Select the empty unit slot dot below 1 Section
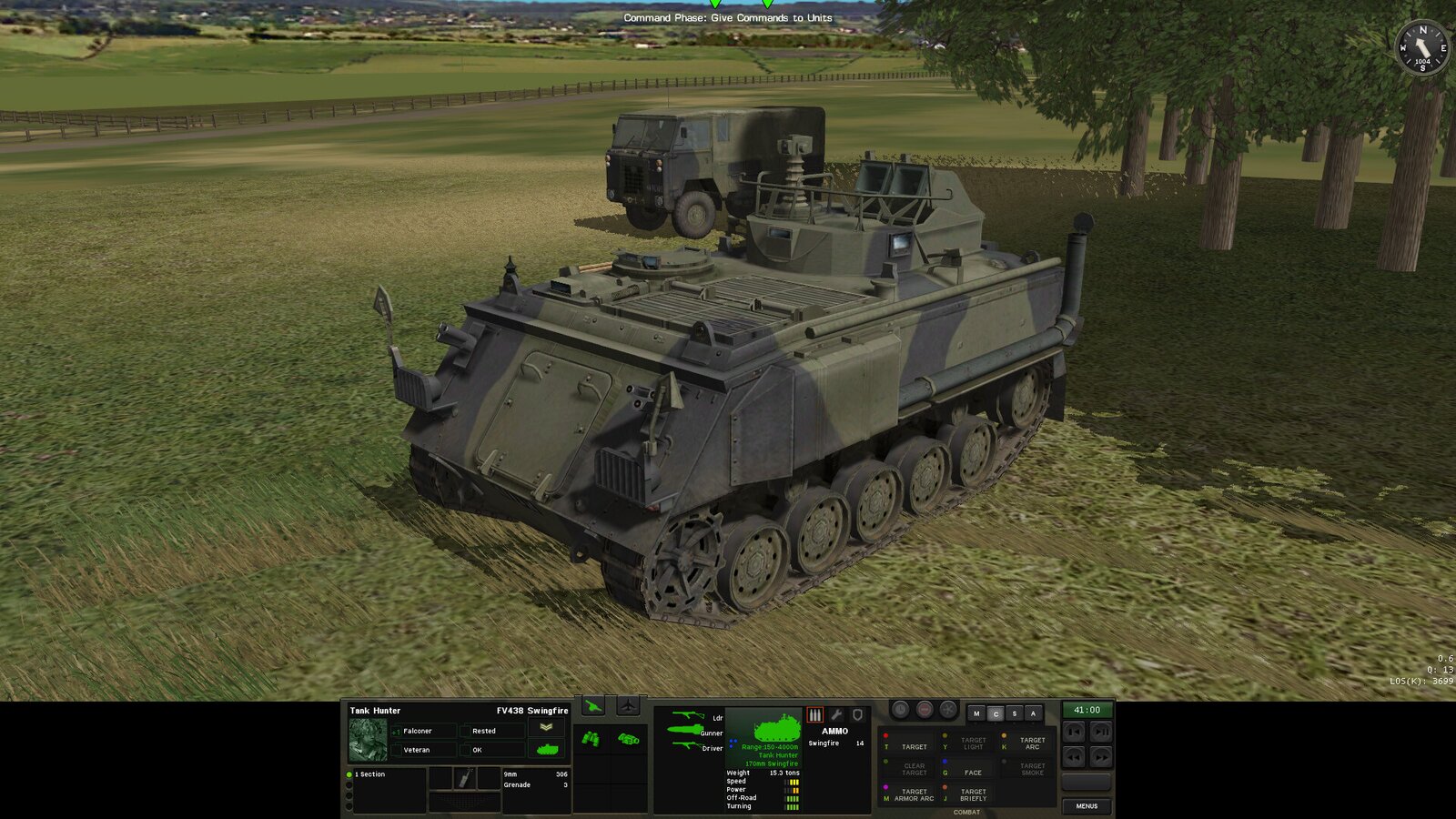The height and width of the screenshot is (819, 1456). 349,786
